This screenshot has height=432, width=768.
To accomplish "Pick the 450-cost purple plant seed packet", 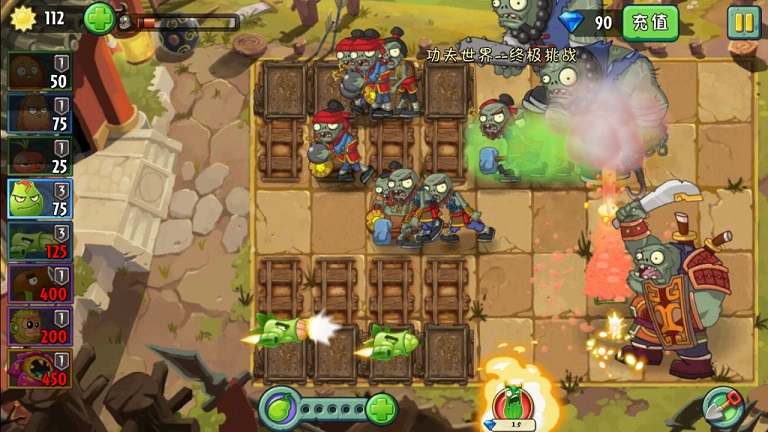I will pos(39,368).
